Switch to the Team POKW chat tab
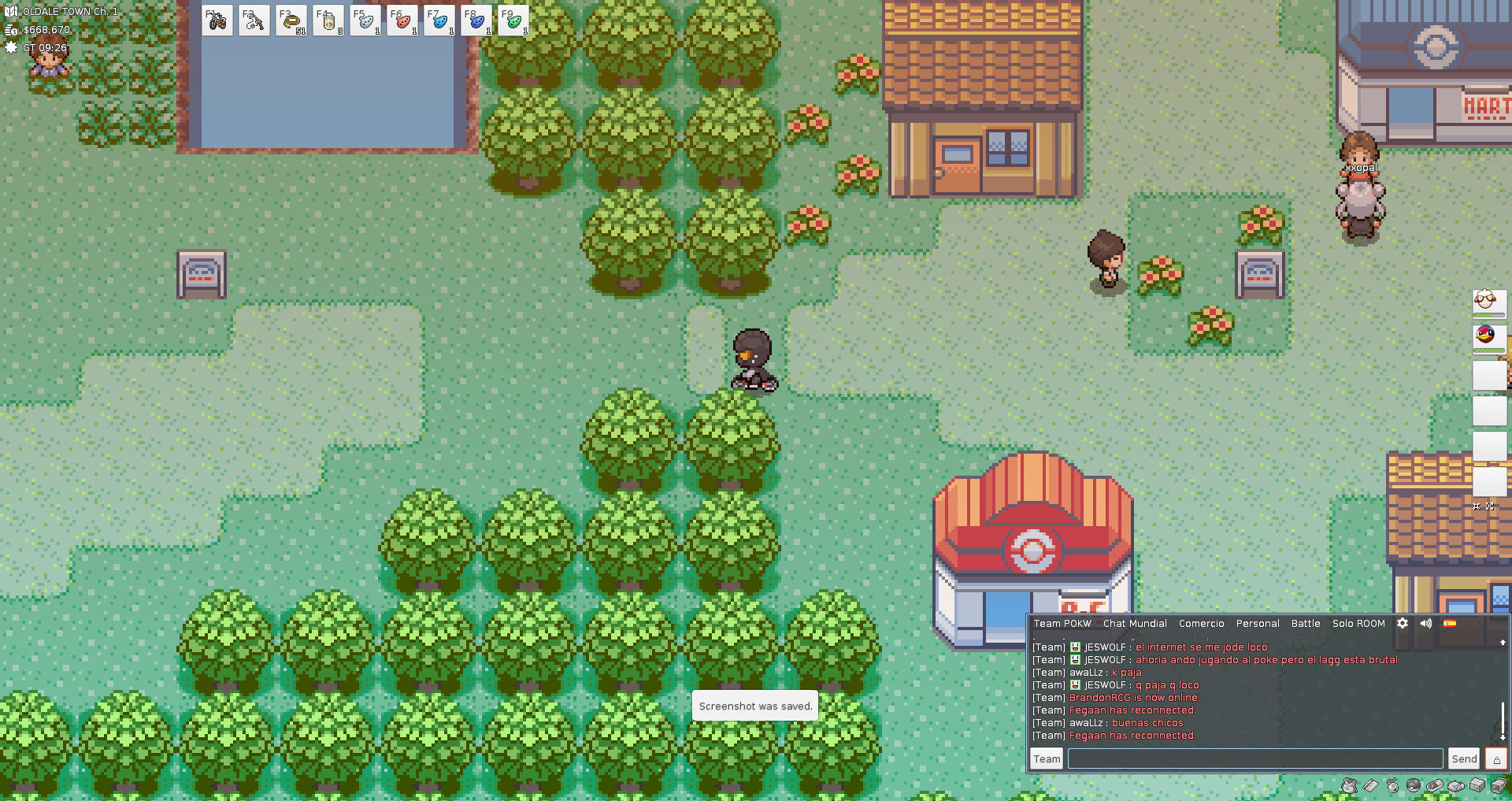The width and height of the screenshot is (1512, 801). (1062, 624)
